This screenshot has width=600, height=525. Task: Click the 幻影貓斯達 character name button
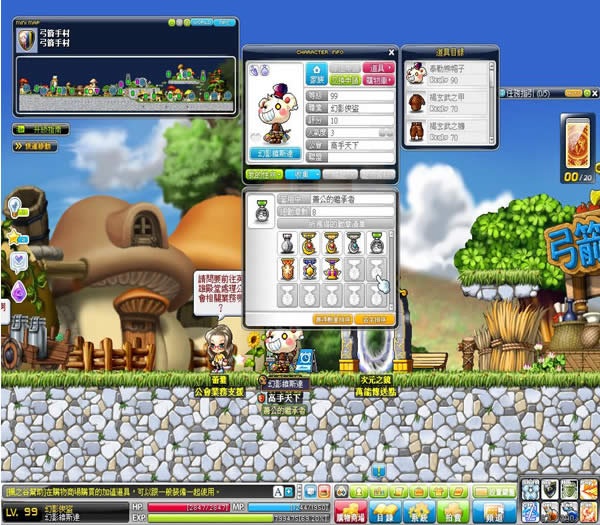[x=274, y=154]
